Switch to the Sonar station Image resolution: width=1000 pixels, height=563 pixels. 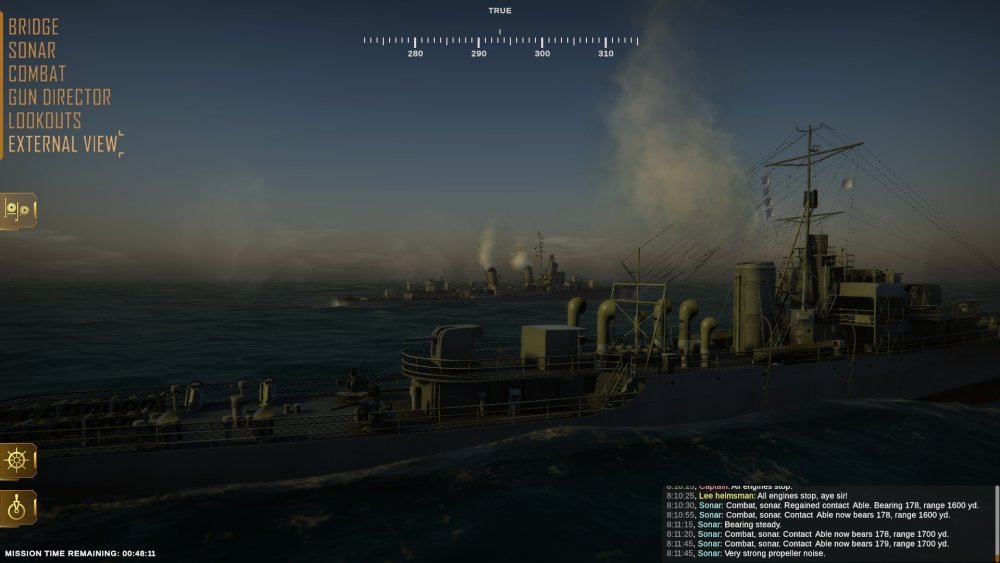tap(32, 50)
